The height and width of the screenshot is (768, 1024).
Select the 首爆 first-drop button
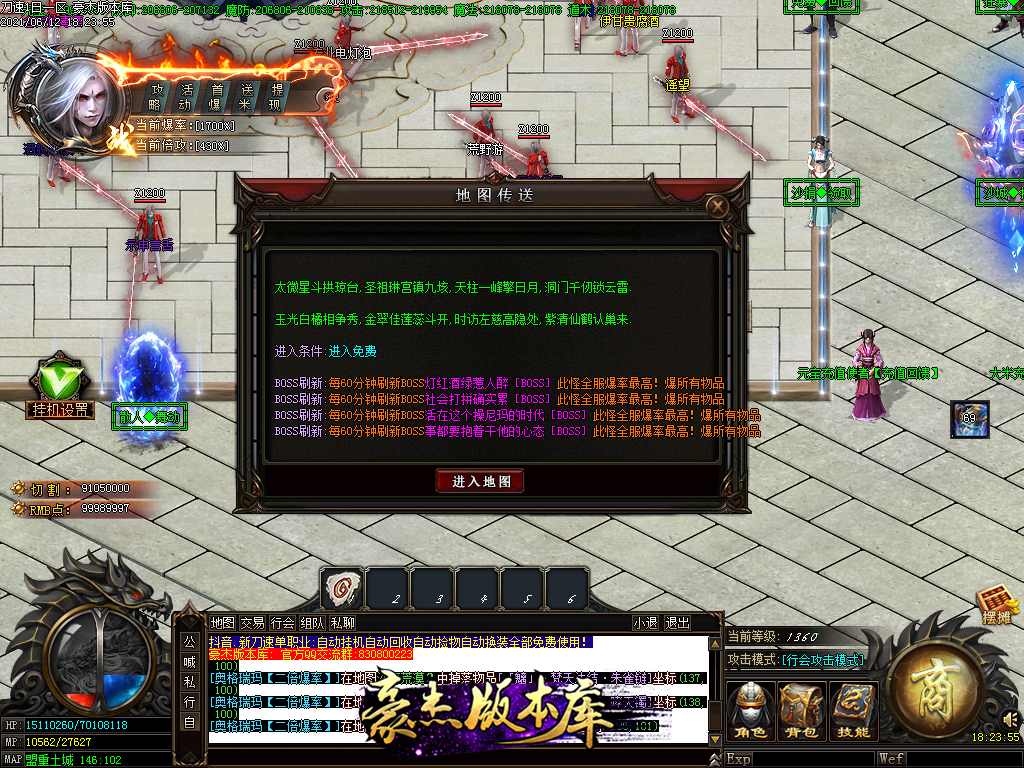point(215,97)
